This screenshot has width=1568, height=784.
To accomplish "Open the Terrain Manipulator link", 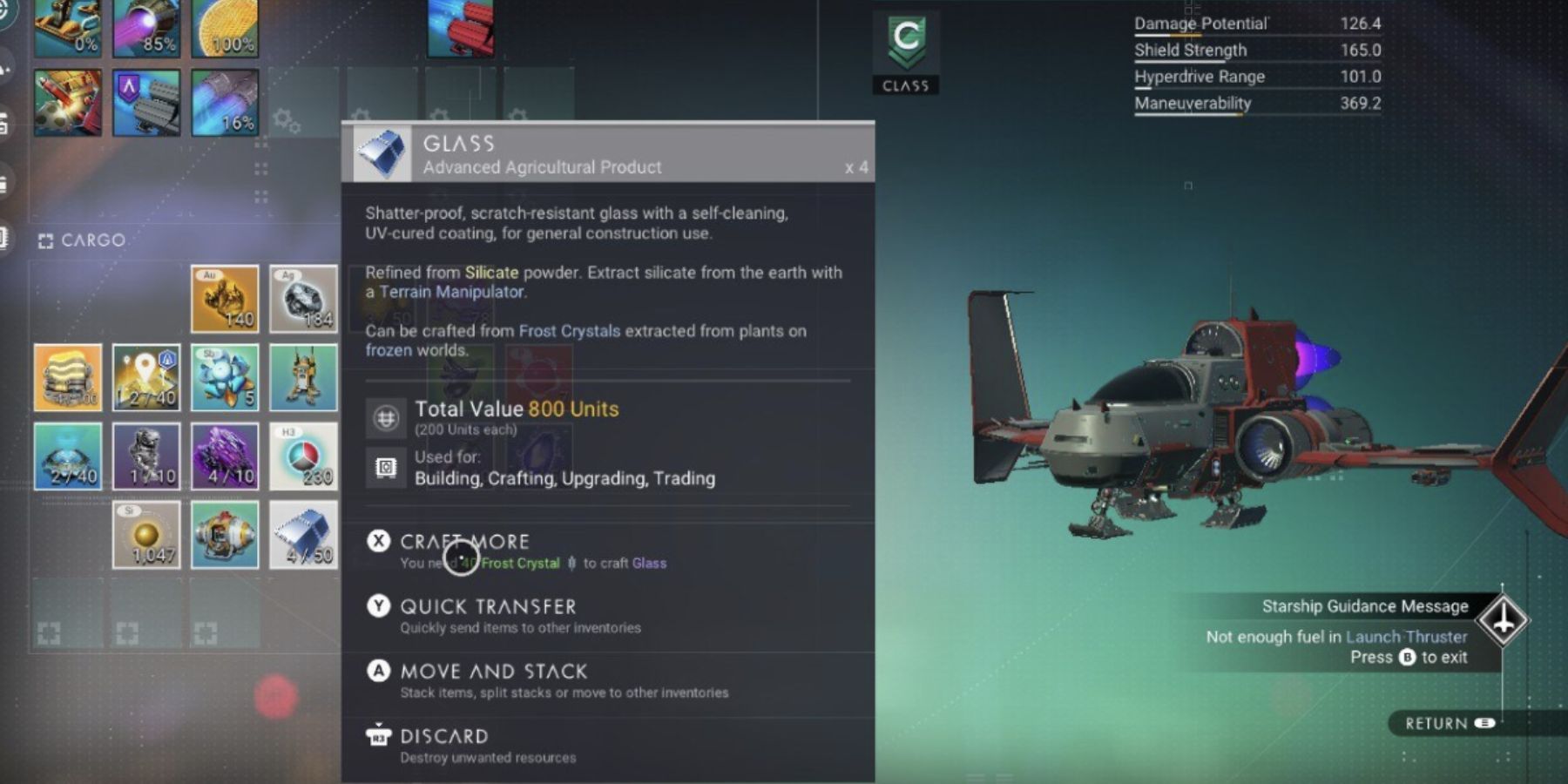I will pyautogui.click(x=453, y=292).
